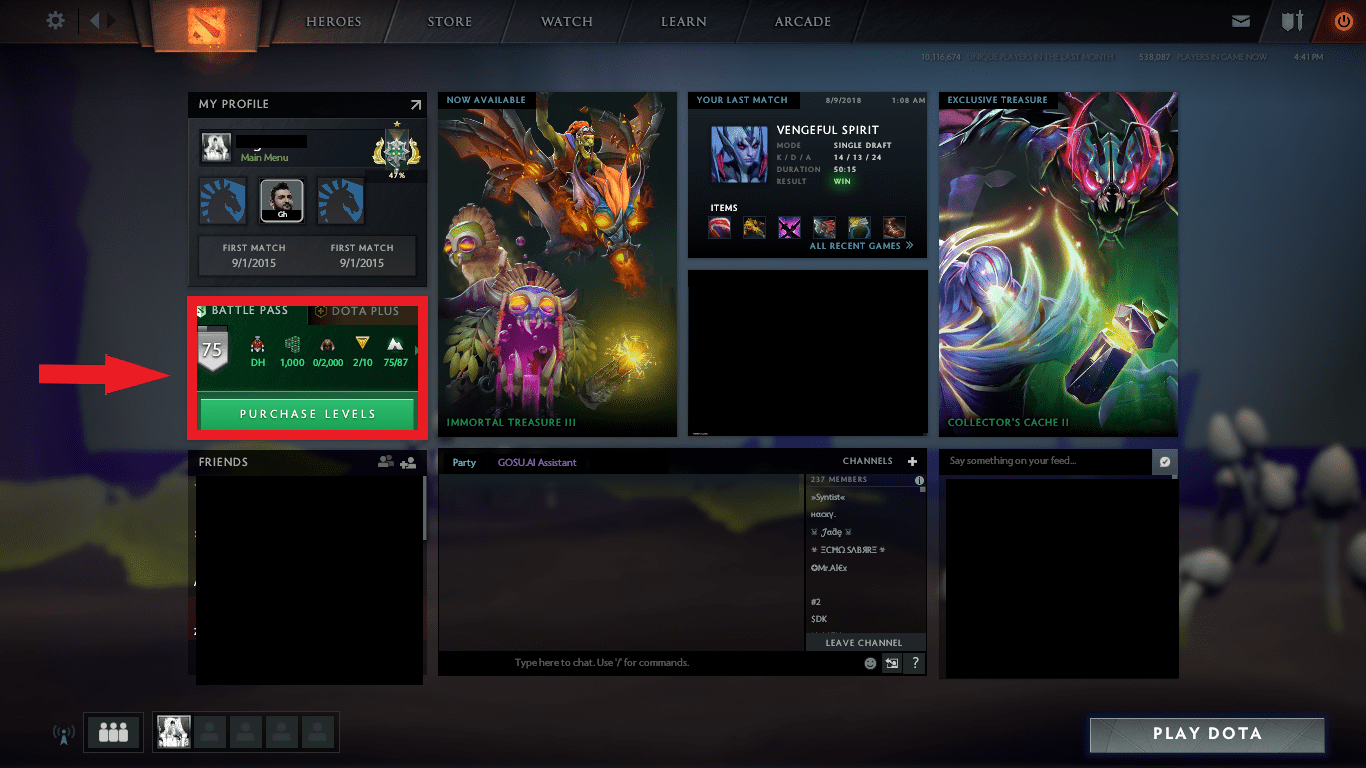Leave the current chat channel

coord(864,643)
